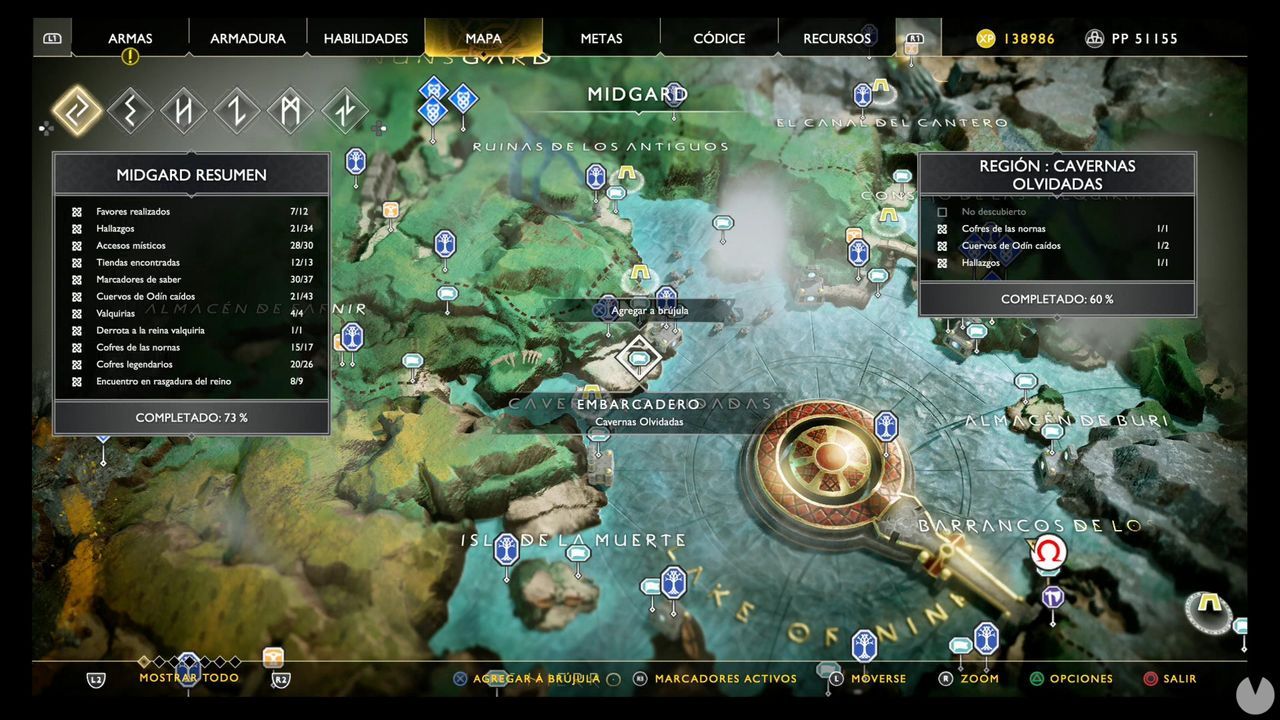Select the highlighted Midgard realm rune
The image size is (1280, 720).
(x=77, y=110)
